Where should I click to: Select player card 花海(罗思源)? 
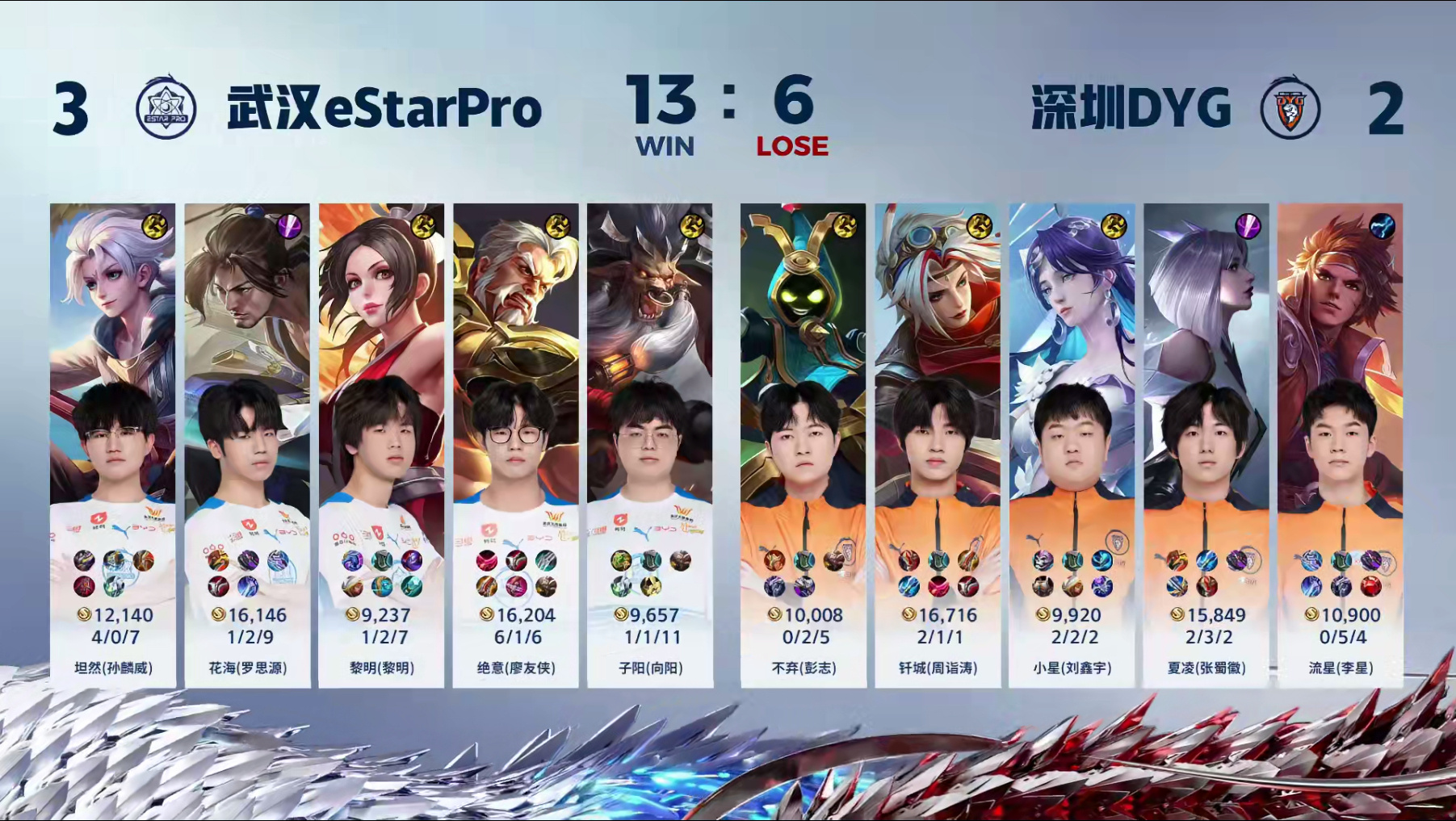(247, 444)
